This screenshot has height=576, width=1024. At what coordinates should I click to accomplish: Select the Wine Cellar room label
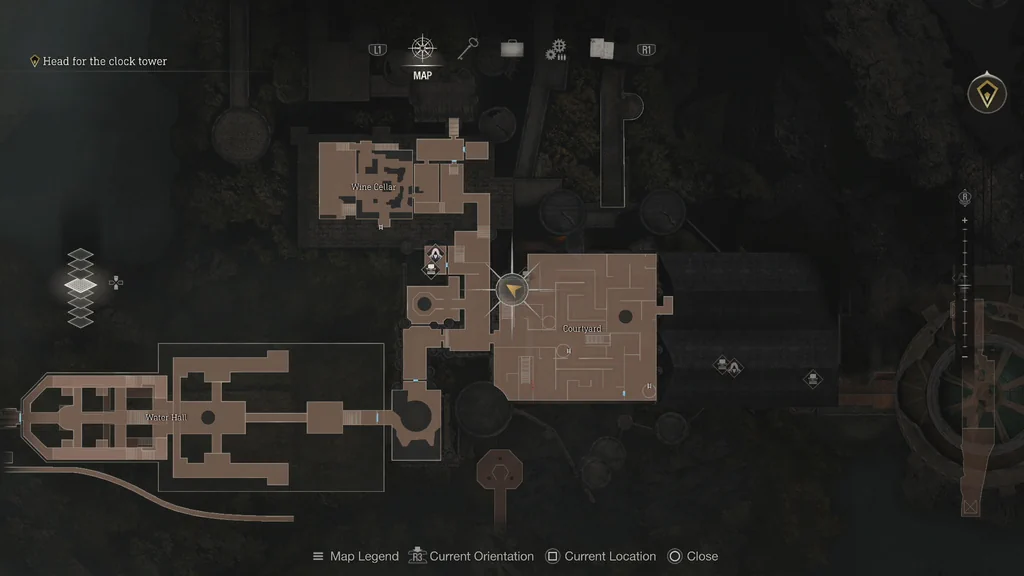373,187
